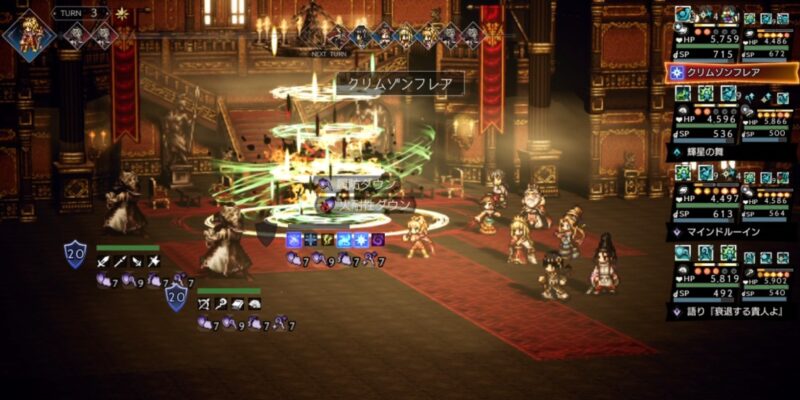
Task: Tap the axe weakness icon
Action: point(154,262)
